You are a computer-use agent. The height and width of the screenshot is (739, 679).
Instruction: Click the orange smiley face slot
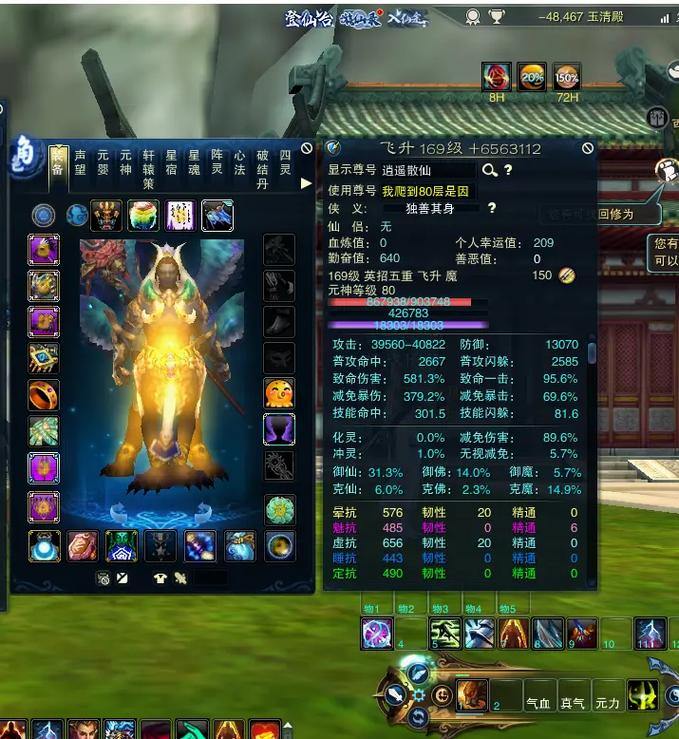click(279, 393)
